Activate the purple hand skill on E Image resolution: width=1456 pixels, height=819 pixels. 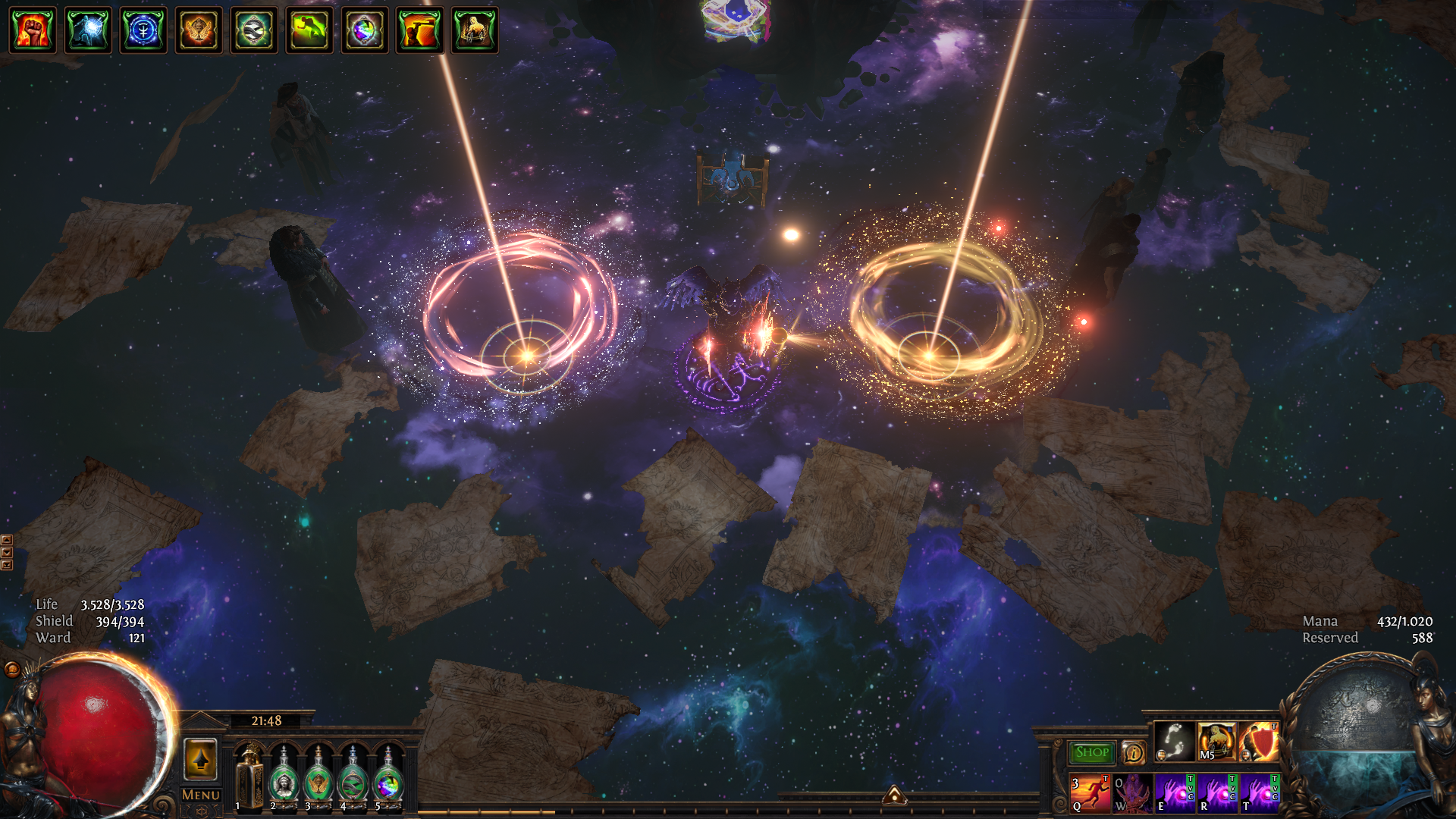[x=1175, y=793]
